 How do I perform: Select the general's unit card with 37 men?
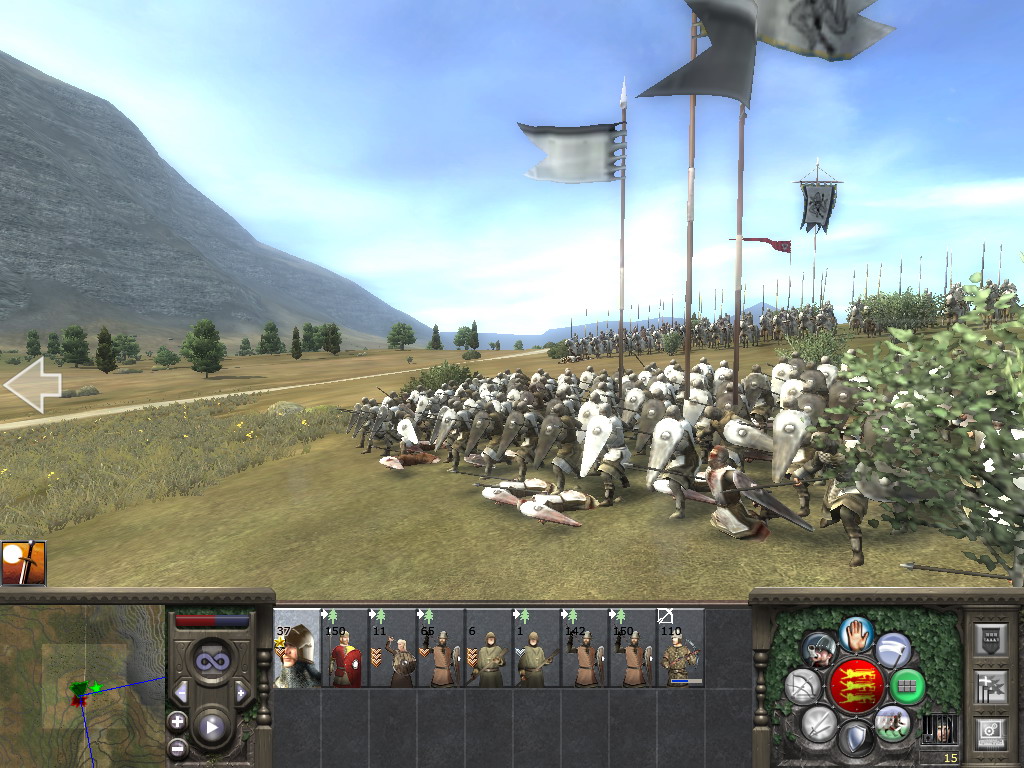pos(297,648)
